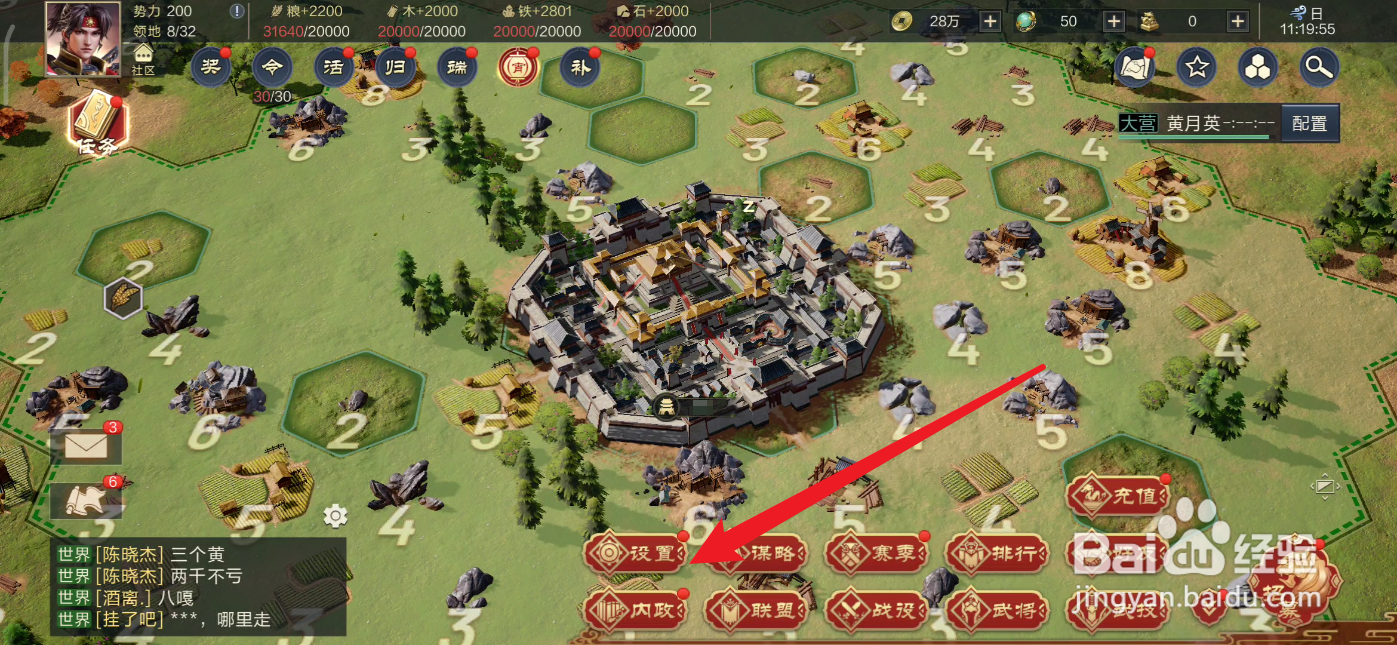Open the world map scroll icon
Viewport: 1397px width, 645px height.
click(1135, 67)
